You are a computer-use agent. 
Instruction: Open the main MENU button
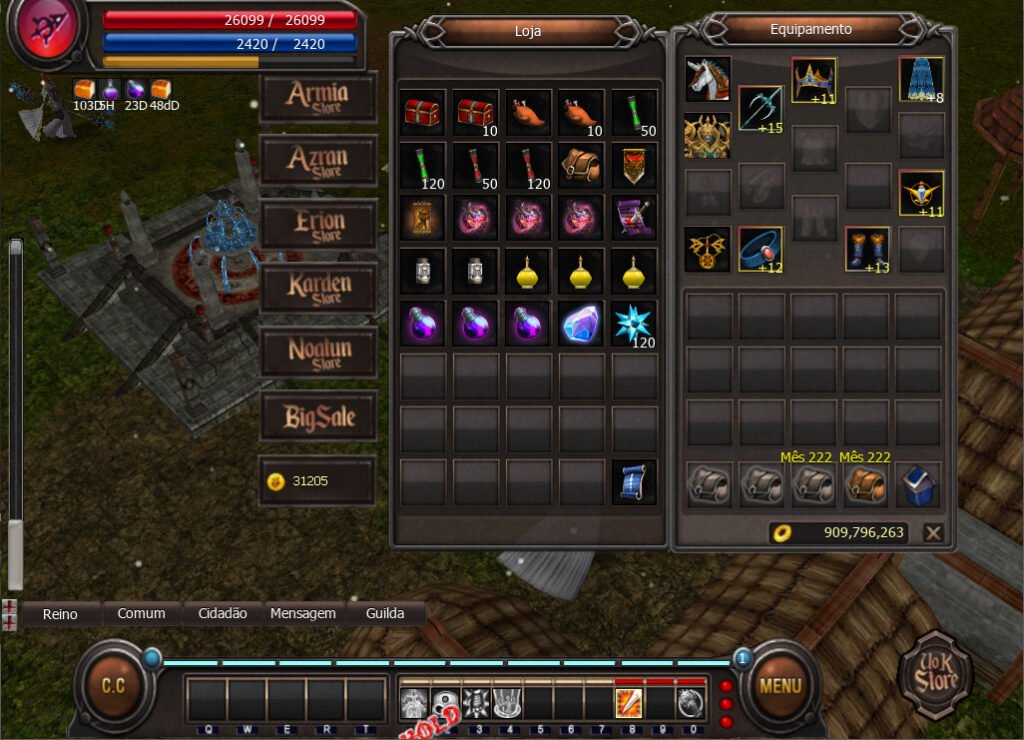780,686
